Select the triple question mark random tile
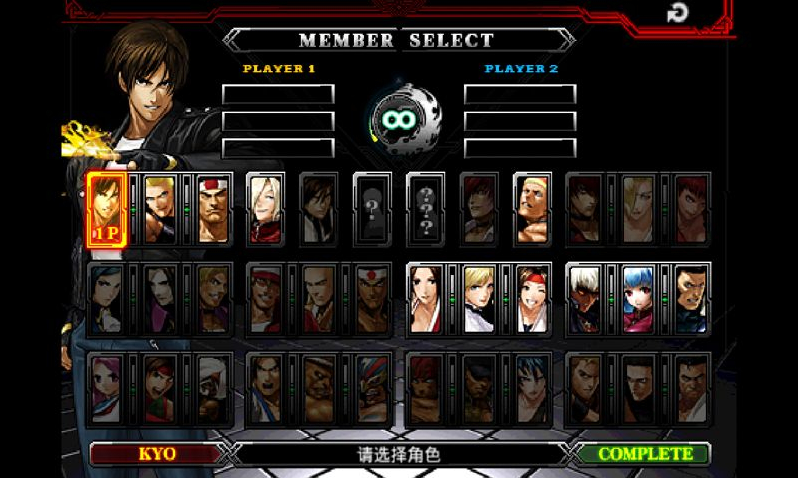Screen dimensions: 798x478 426,209
